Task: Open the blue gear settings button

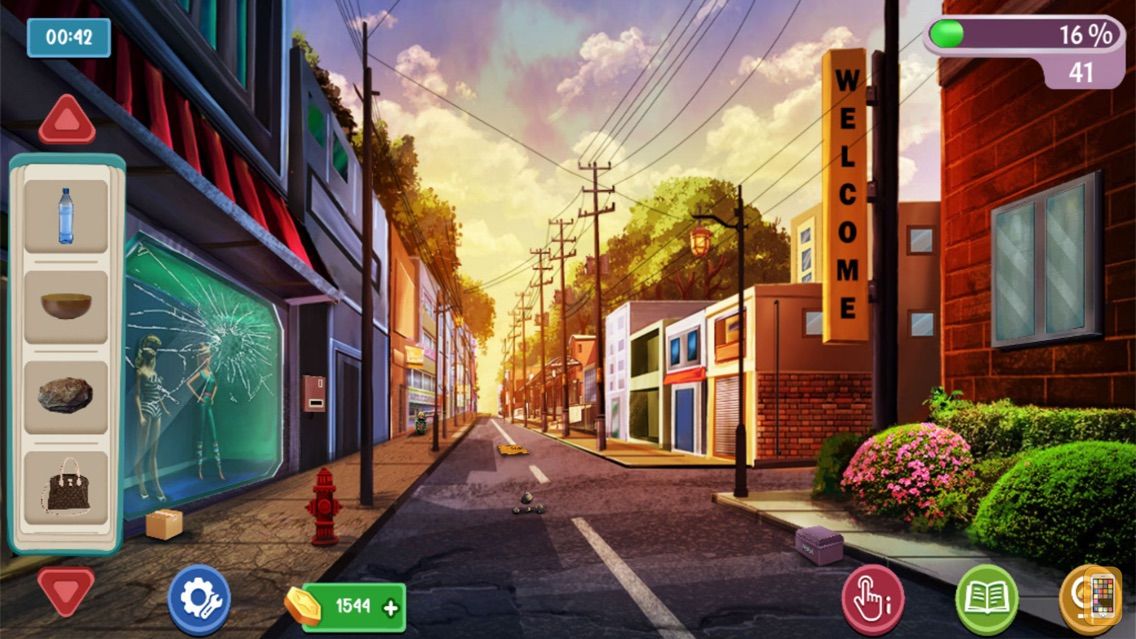Action: coord(199,600)
